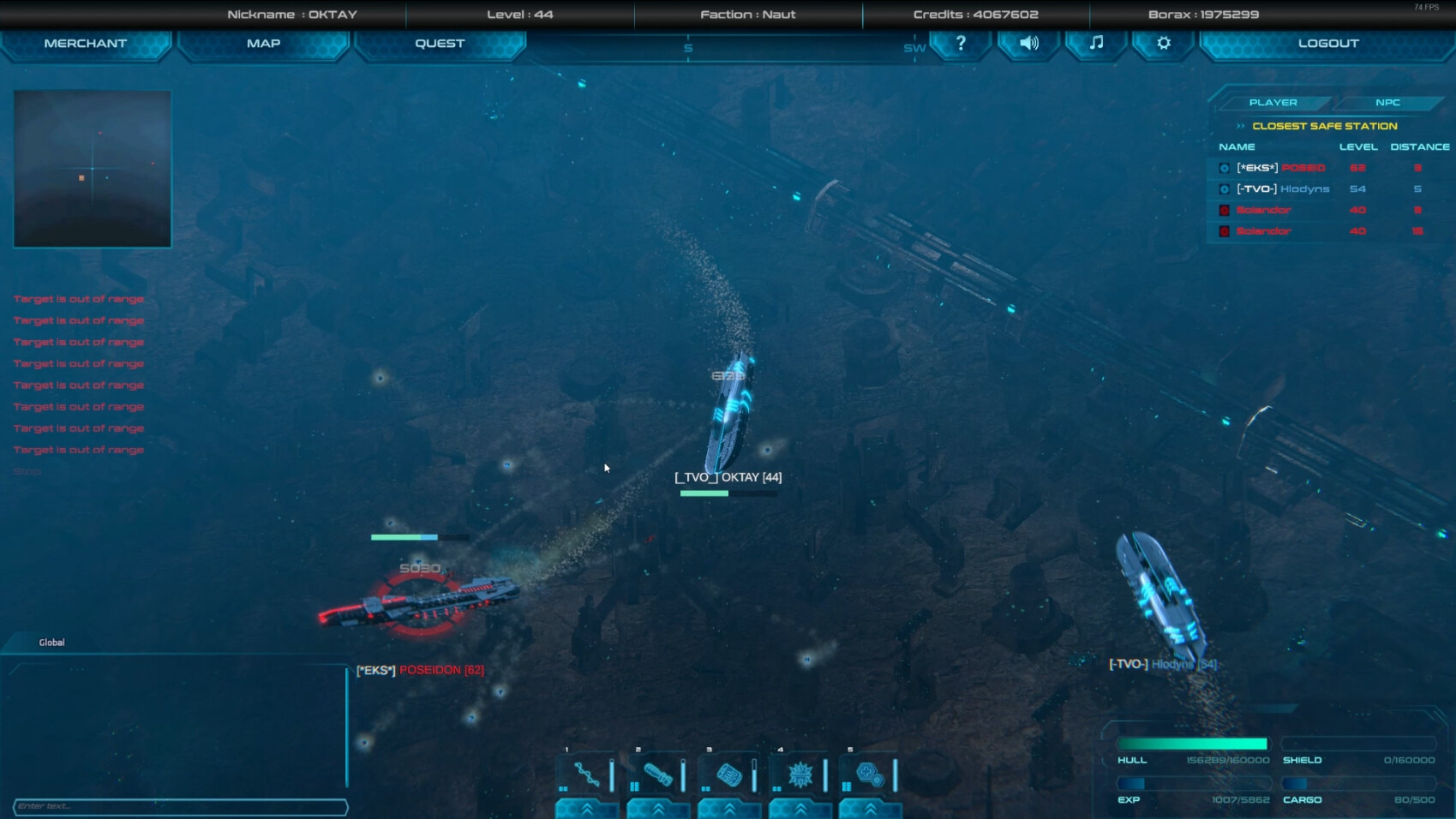The height and width of the screenshot is (819, 1456).
Task: Toggle the enemy marker beside first Solandor entry
Action: (1224, 209)
